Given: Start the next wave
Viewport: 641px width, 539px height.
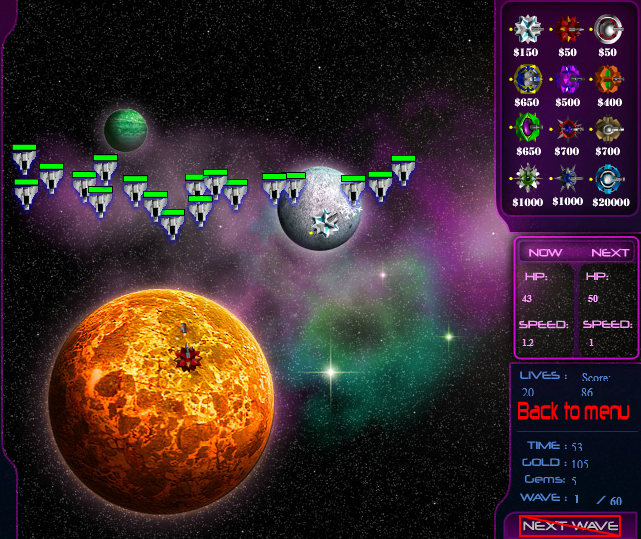Looking at the screenshot, I should pyautogui.click(x=569, y=526).
